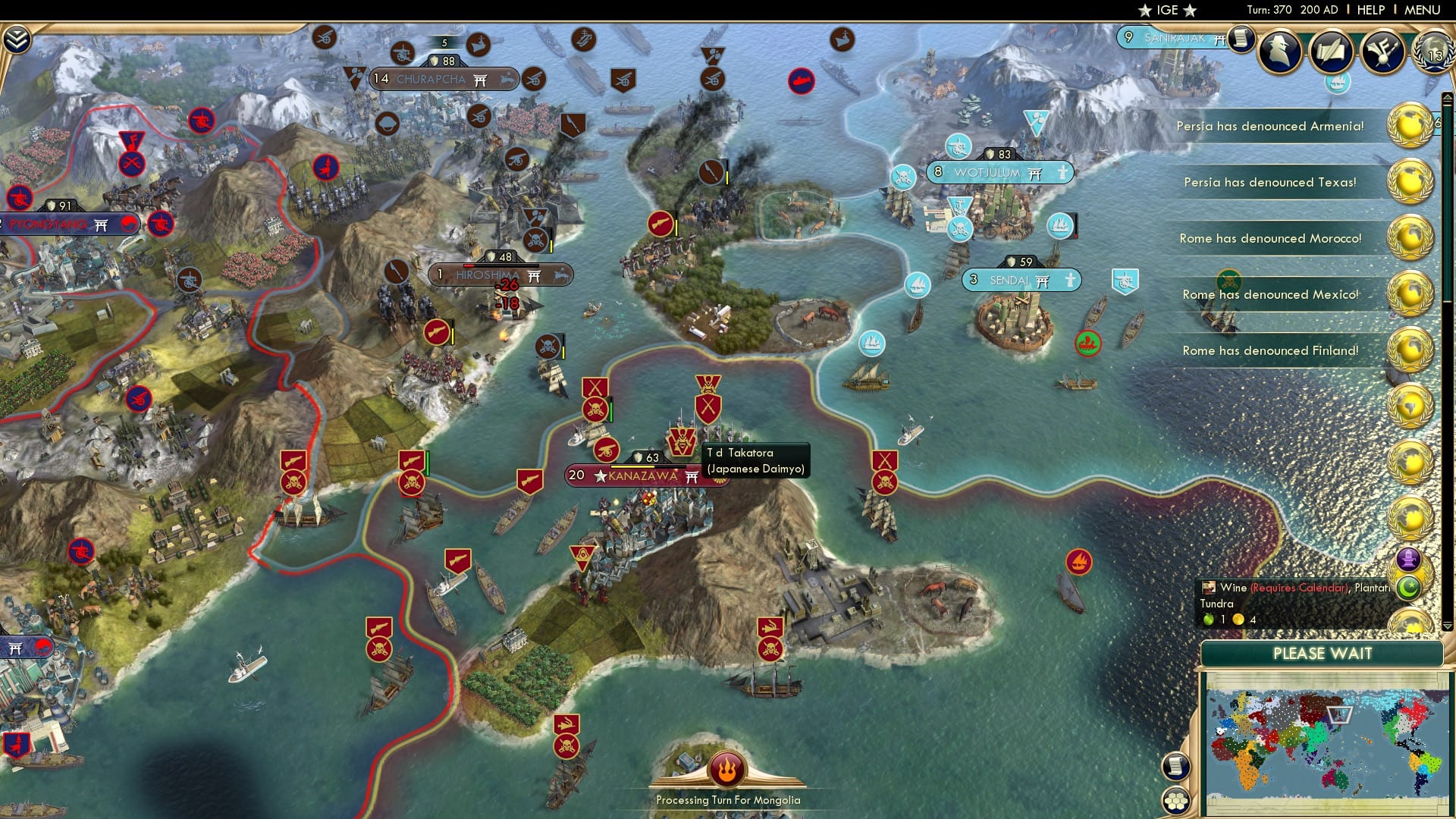Click the purple Pagoda religion notification icon

point(1409,559)
